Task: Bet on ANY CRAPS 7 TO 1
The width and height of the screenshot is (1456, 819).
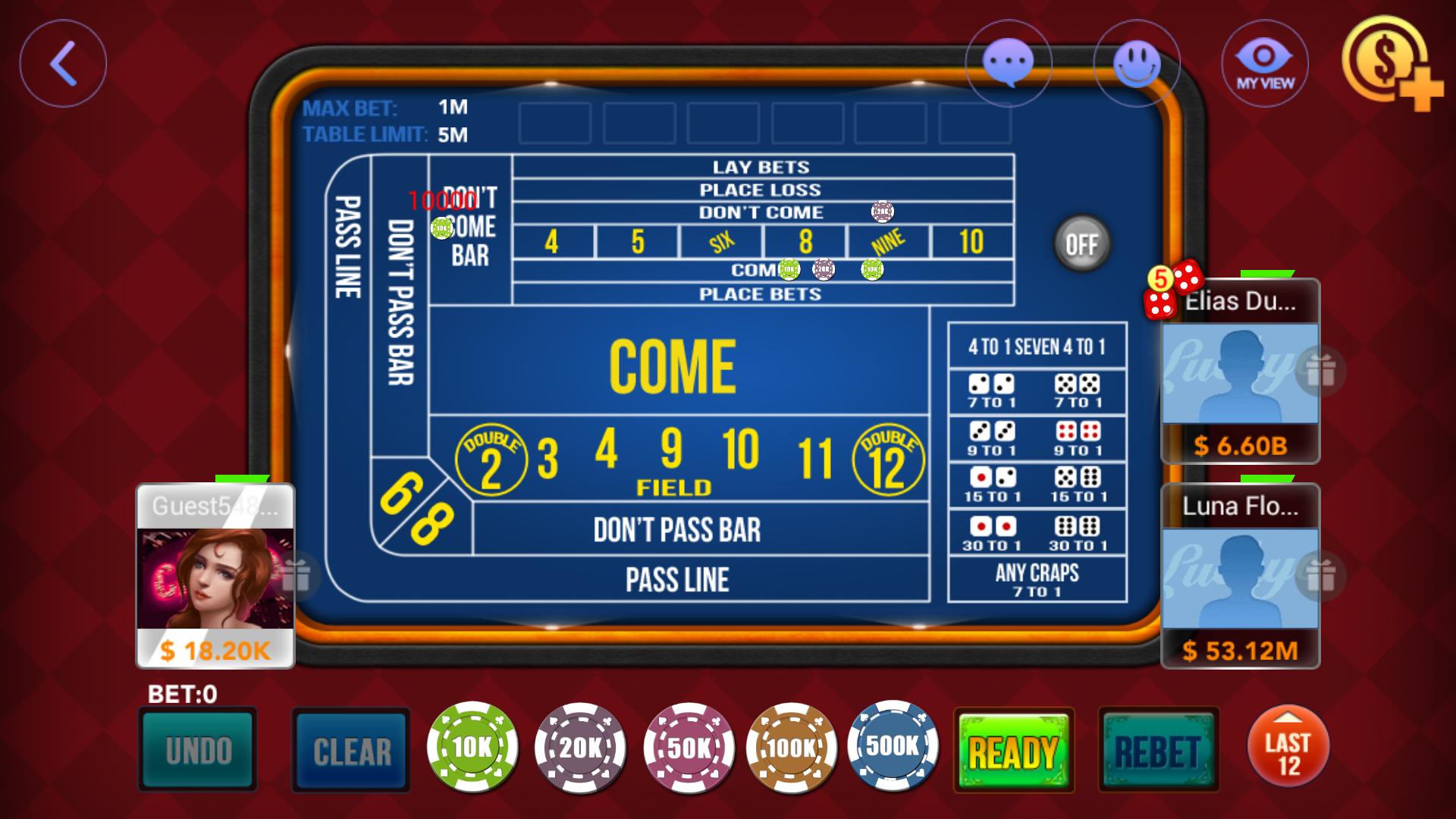Action: pos(1037,578)
